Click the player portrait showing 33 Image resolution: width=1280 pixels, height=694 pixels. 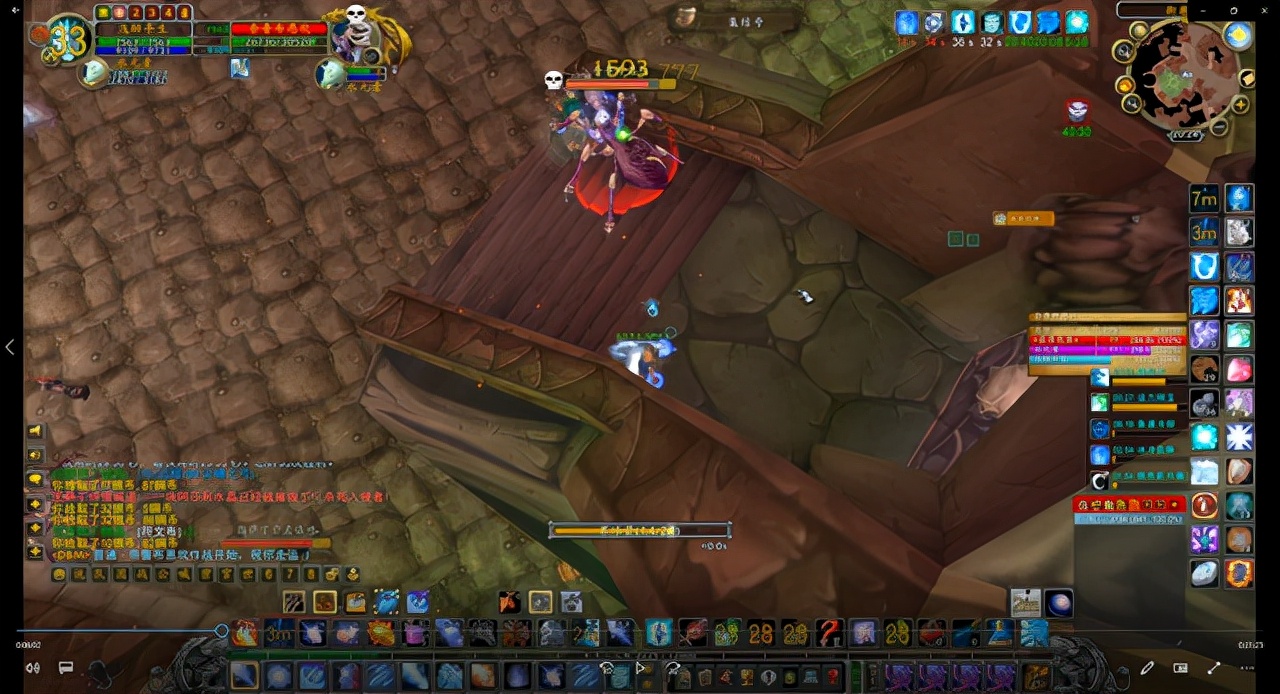point(67,39)
